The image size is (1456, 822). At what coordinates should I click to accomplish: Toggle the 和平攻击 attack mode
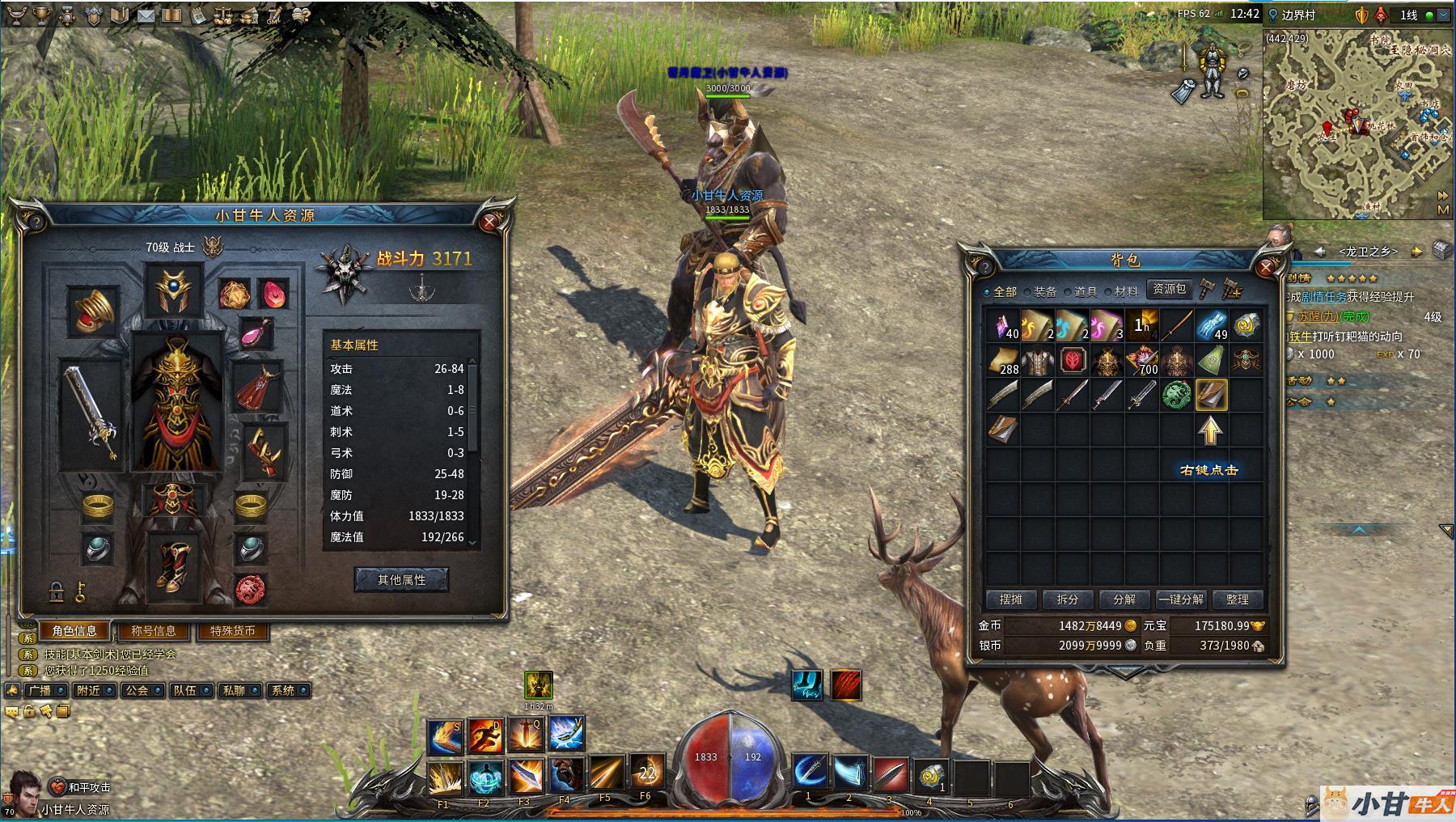[x=81, y=787]
